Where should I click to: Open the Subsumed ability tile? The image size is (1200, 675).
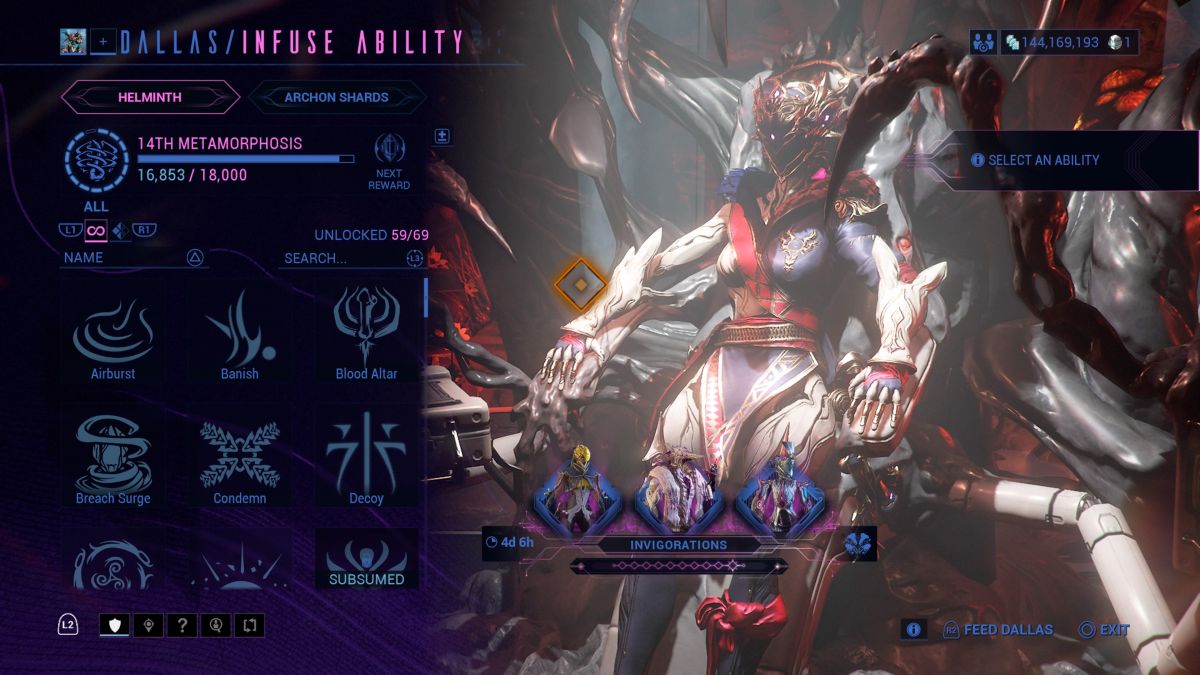click(366, 560)
